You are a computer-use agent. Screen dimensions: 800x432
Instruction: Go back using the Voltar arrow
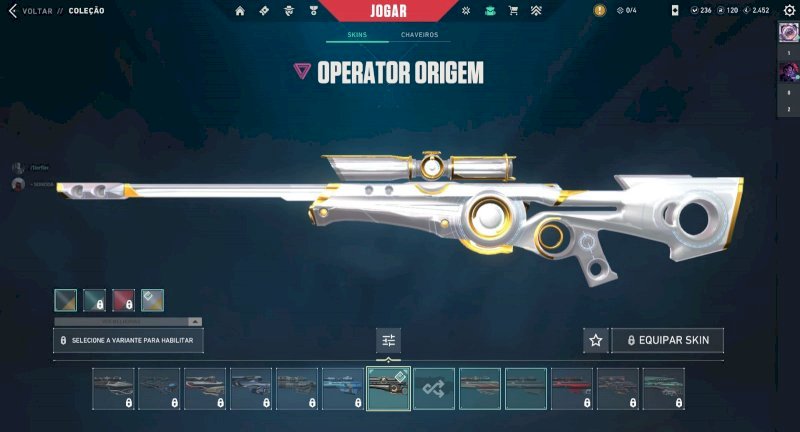tap(12, 11)
